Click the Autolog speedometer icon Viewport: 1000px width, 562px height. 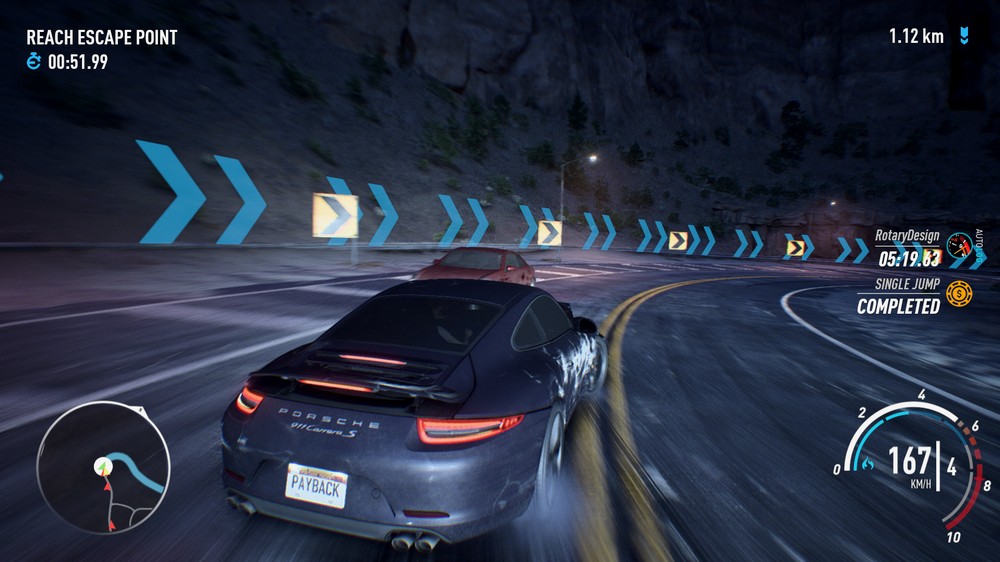click(961, 245)
